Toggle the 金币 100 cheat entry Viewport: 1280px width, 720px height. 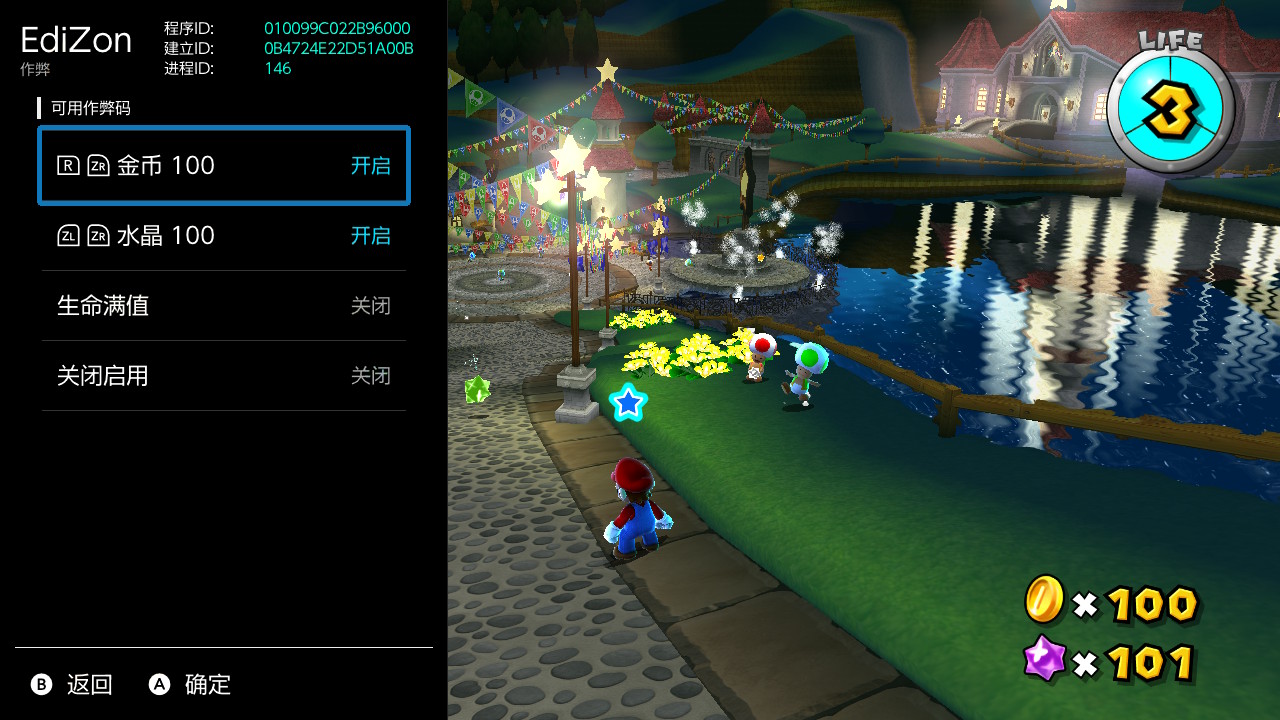pos(223,166)
